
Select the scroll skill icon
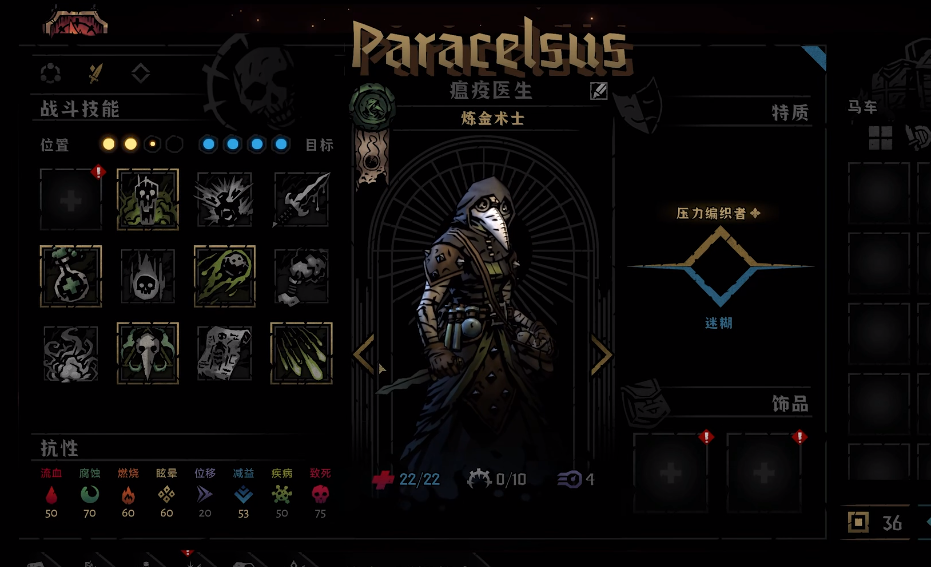(224, 353)
